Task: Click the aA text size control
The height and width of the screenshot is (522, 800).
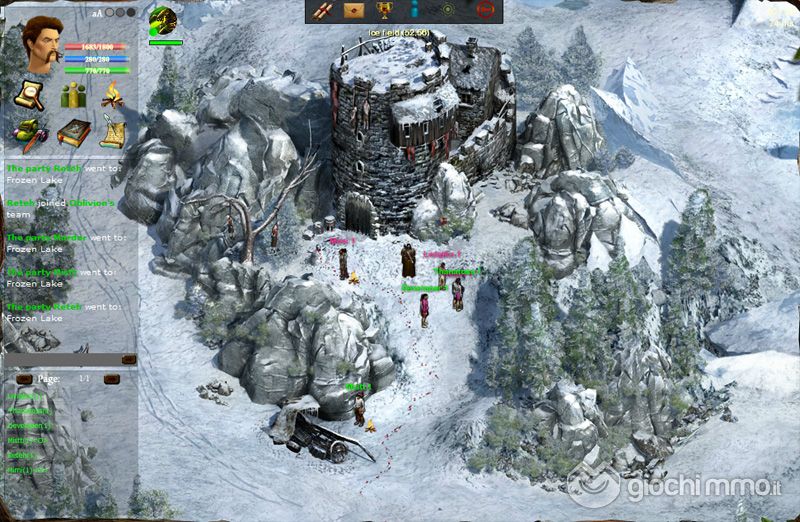Action: click(x=97, y=14)
